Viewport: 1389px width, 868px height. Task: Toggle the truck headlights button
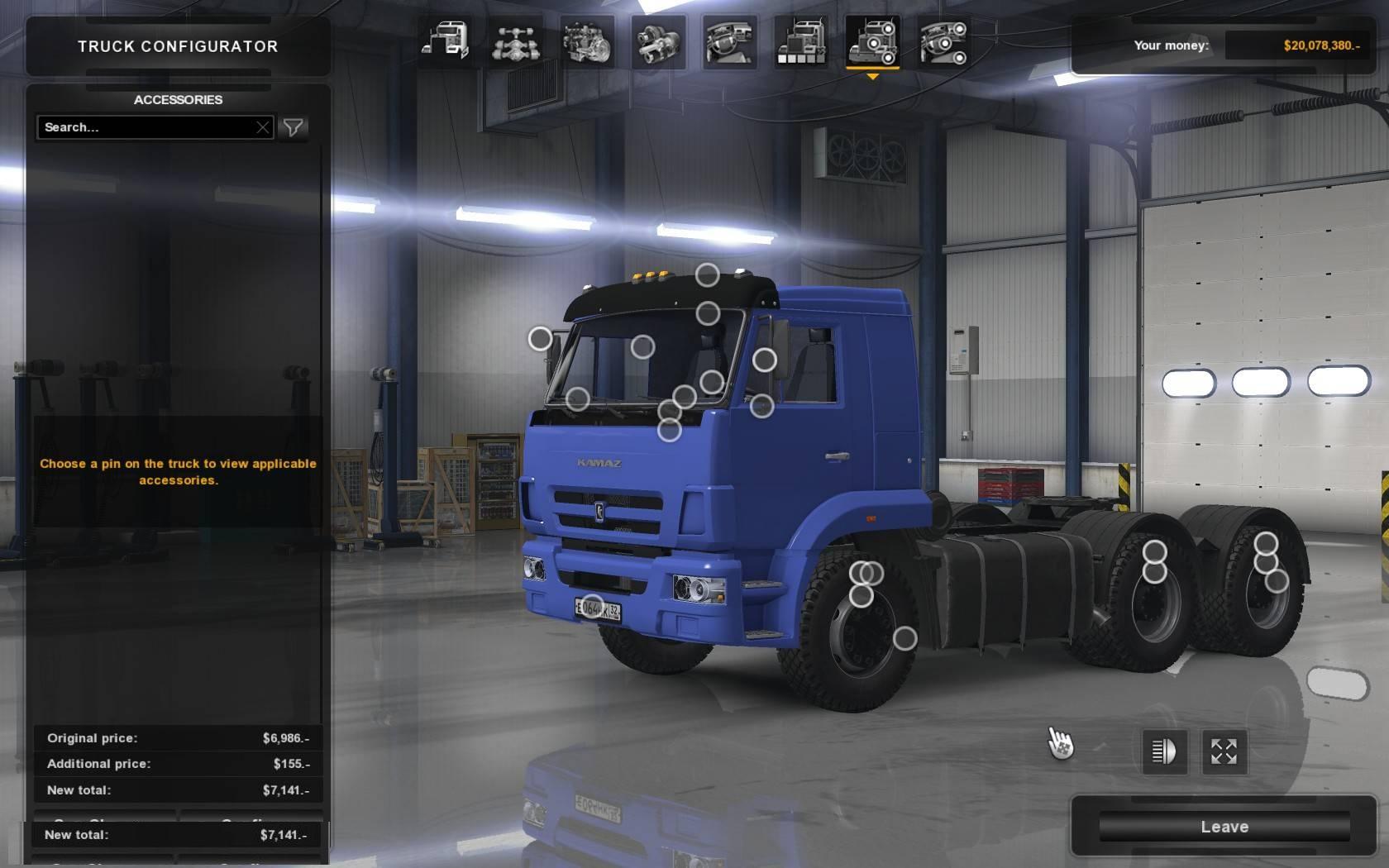coord(1164,751)
